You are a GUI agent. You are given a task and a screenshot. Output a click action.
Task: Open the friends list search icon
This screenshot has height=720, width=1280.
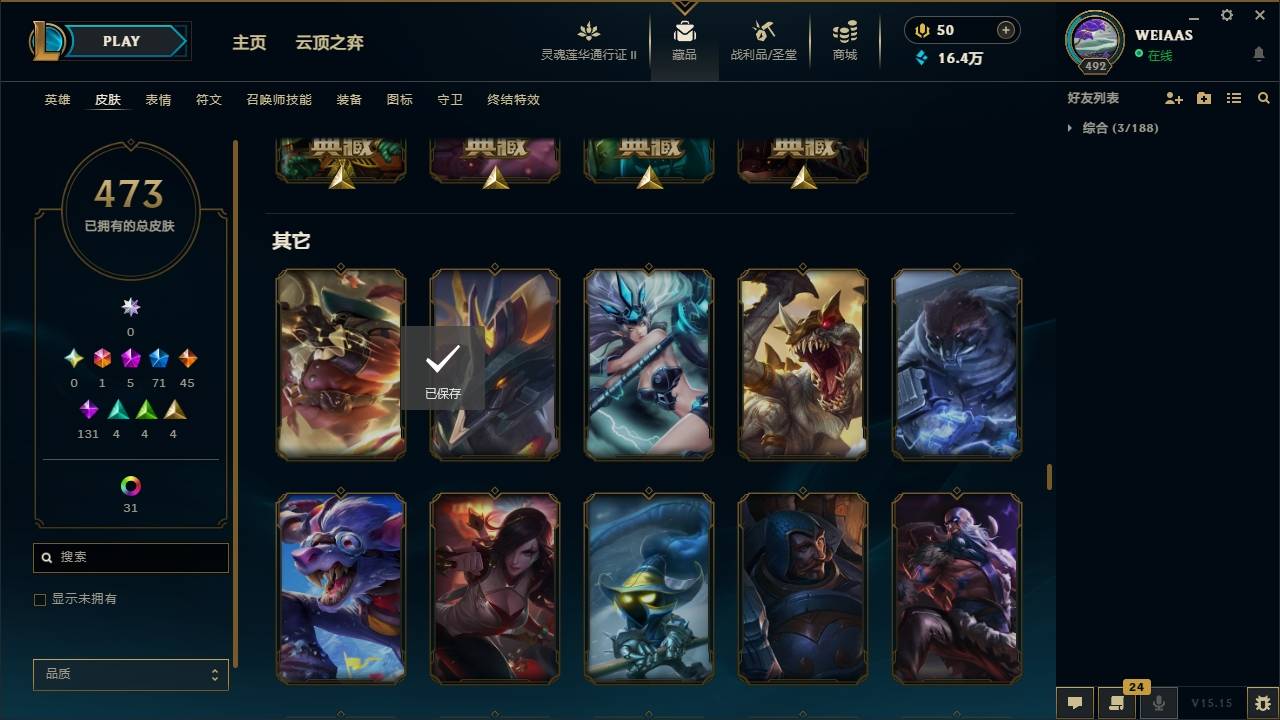[x=1264, y=98]
